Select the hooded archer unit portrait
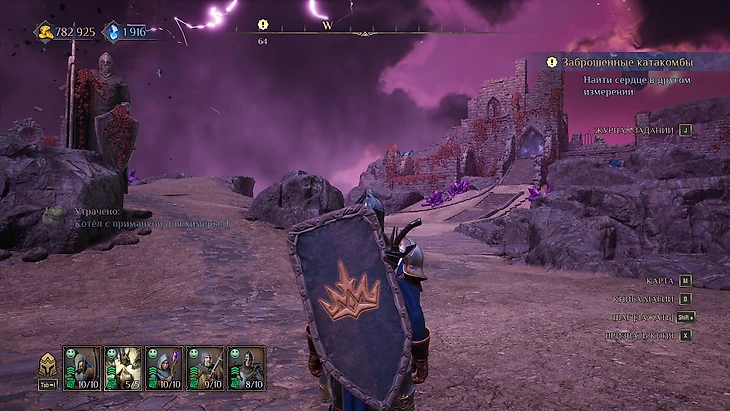Screen dimensions: 730x411 [x=82, y=367]
